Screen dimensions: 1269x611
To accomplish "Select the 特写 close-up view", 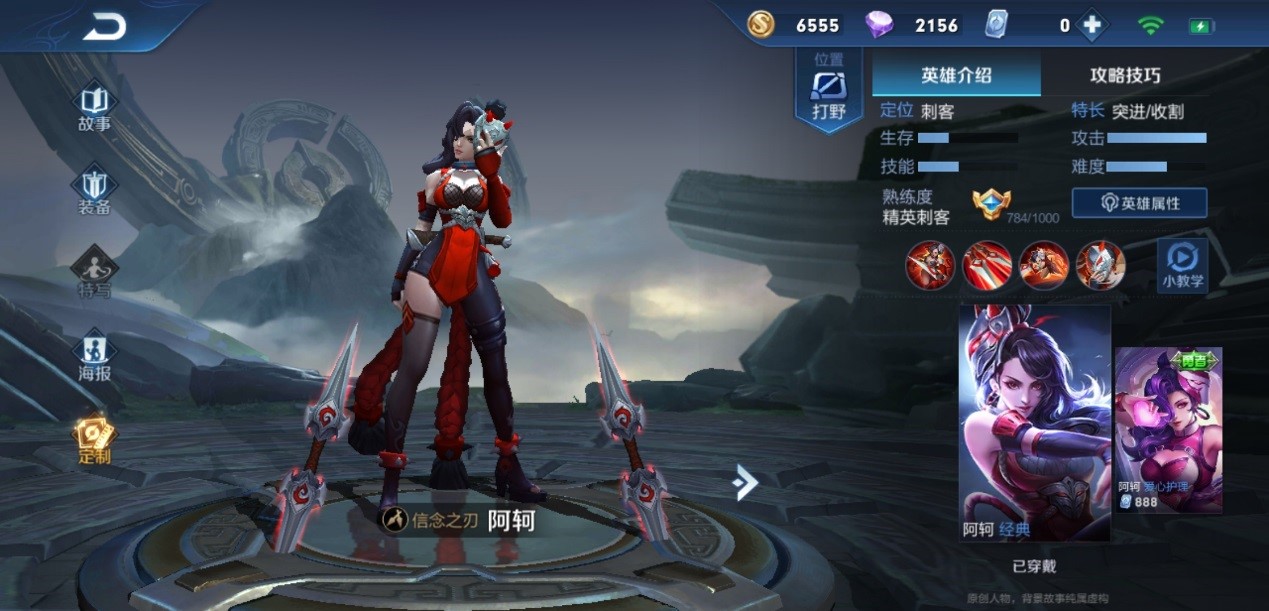I will pos(95,274).
